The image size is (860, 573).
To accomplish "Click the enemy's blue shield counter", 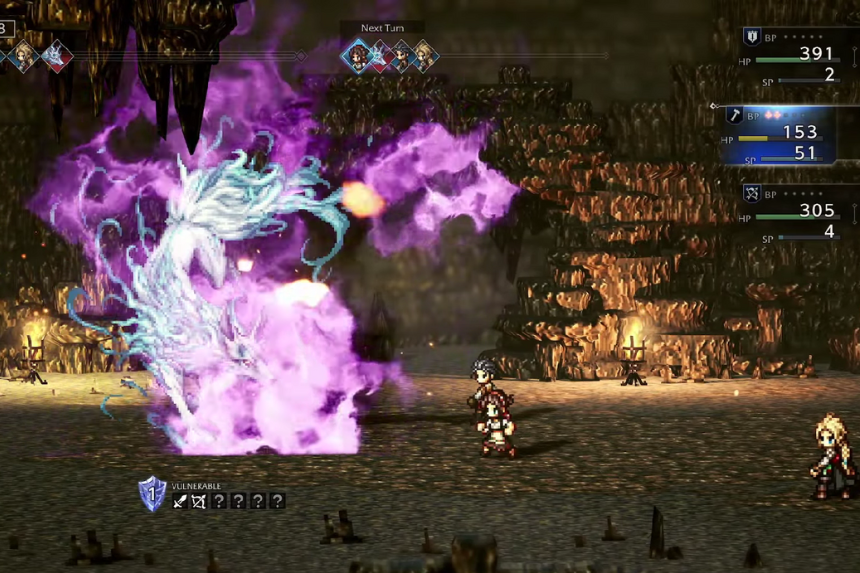I will pos(152,494).
